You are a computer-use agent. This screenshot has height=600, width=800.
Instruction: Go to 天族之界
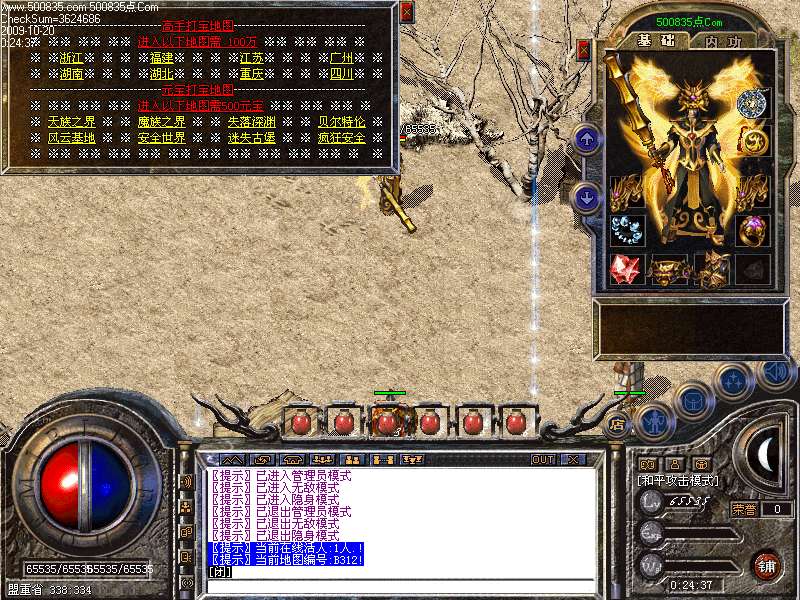coord(72,122)
